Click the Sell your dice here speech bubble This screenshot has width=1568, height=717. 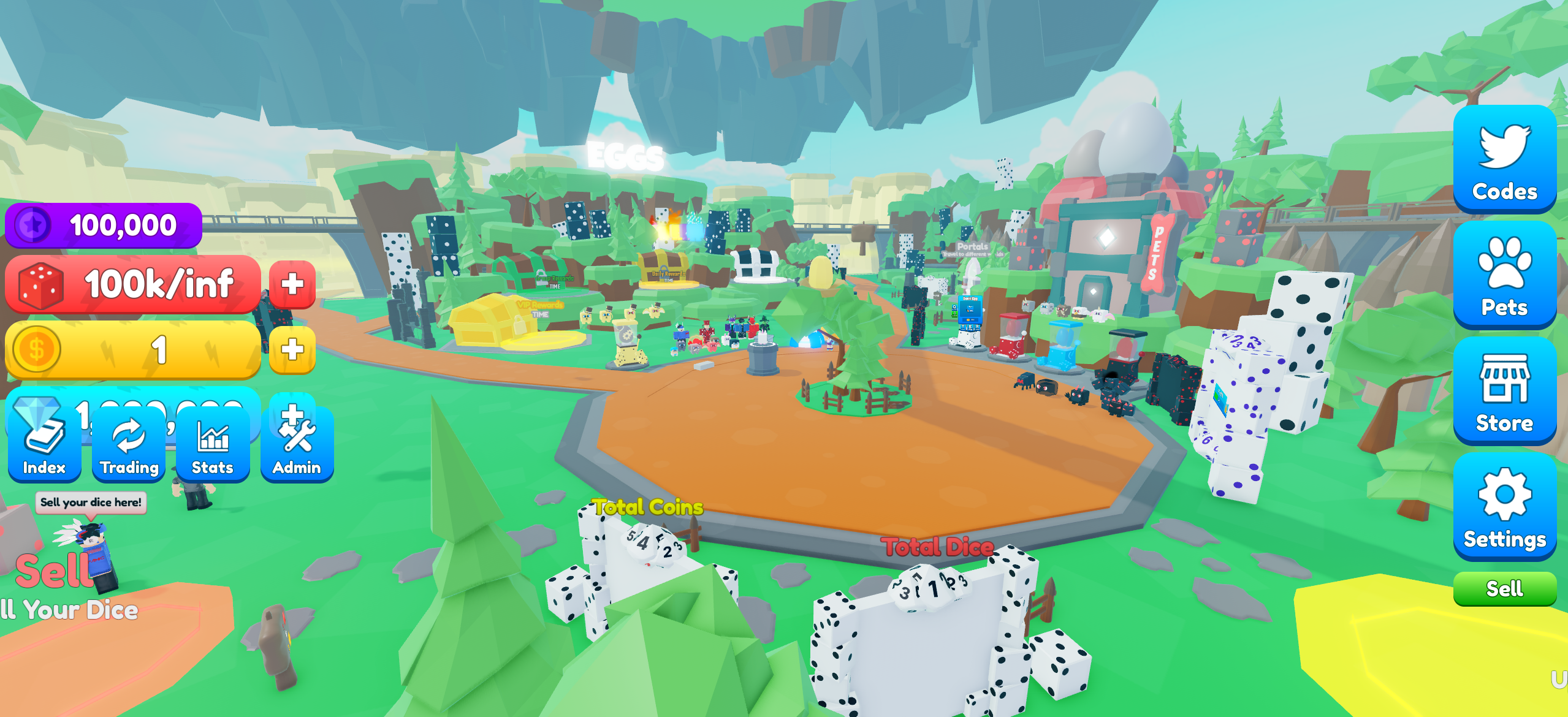pyautogui.click(x=91, y=503)
